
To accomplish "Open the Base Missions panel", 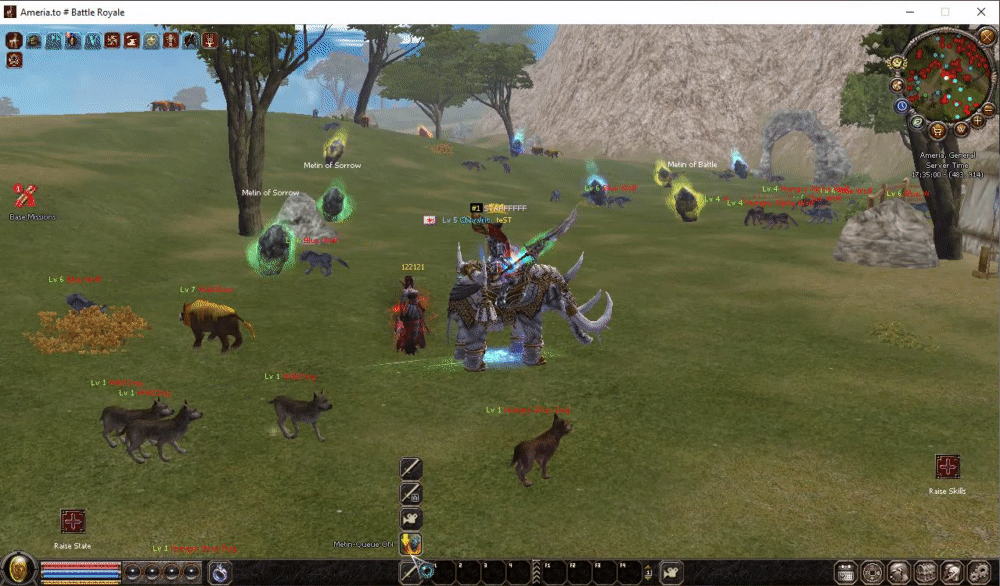I will (24, 195).
